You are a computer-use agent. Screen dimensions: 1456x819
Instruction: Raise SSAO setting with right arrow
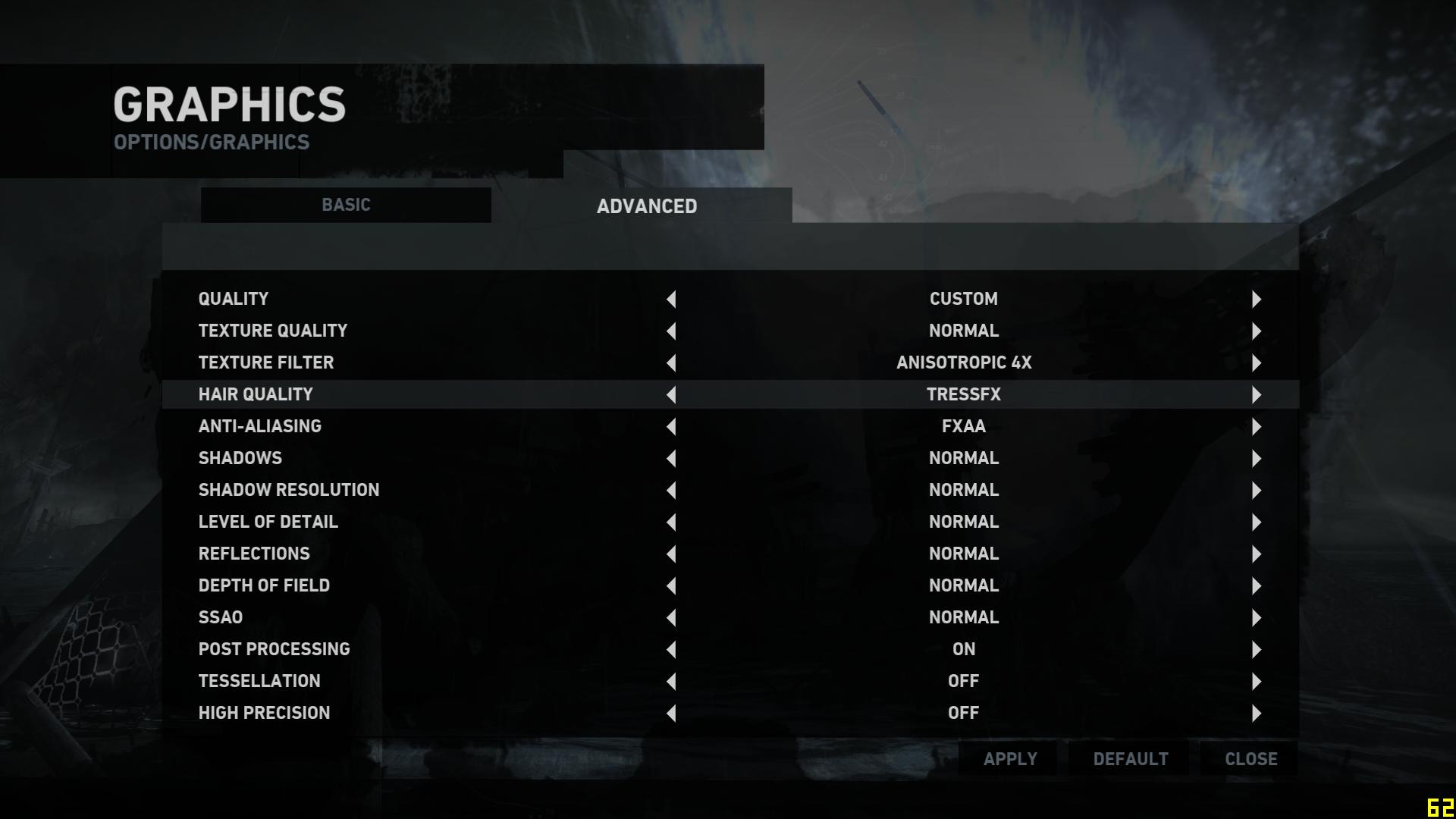1257,618
